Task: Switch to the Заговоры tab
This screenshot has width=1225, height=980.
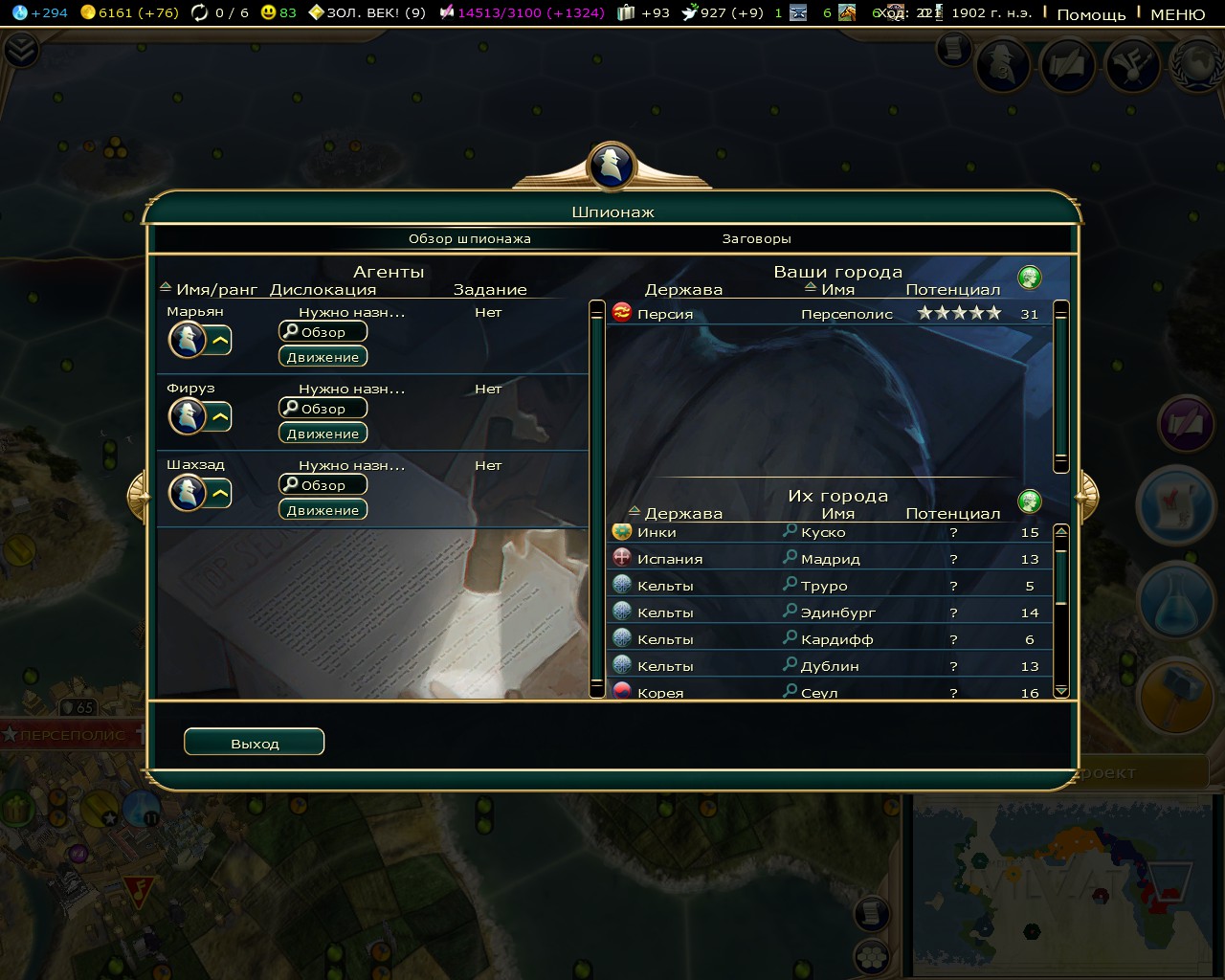Action: tap(756, 238)
